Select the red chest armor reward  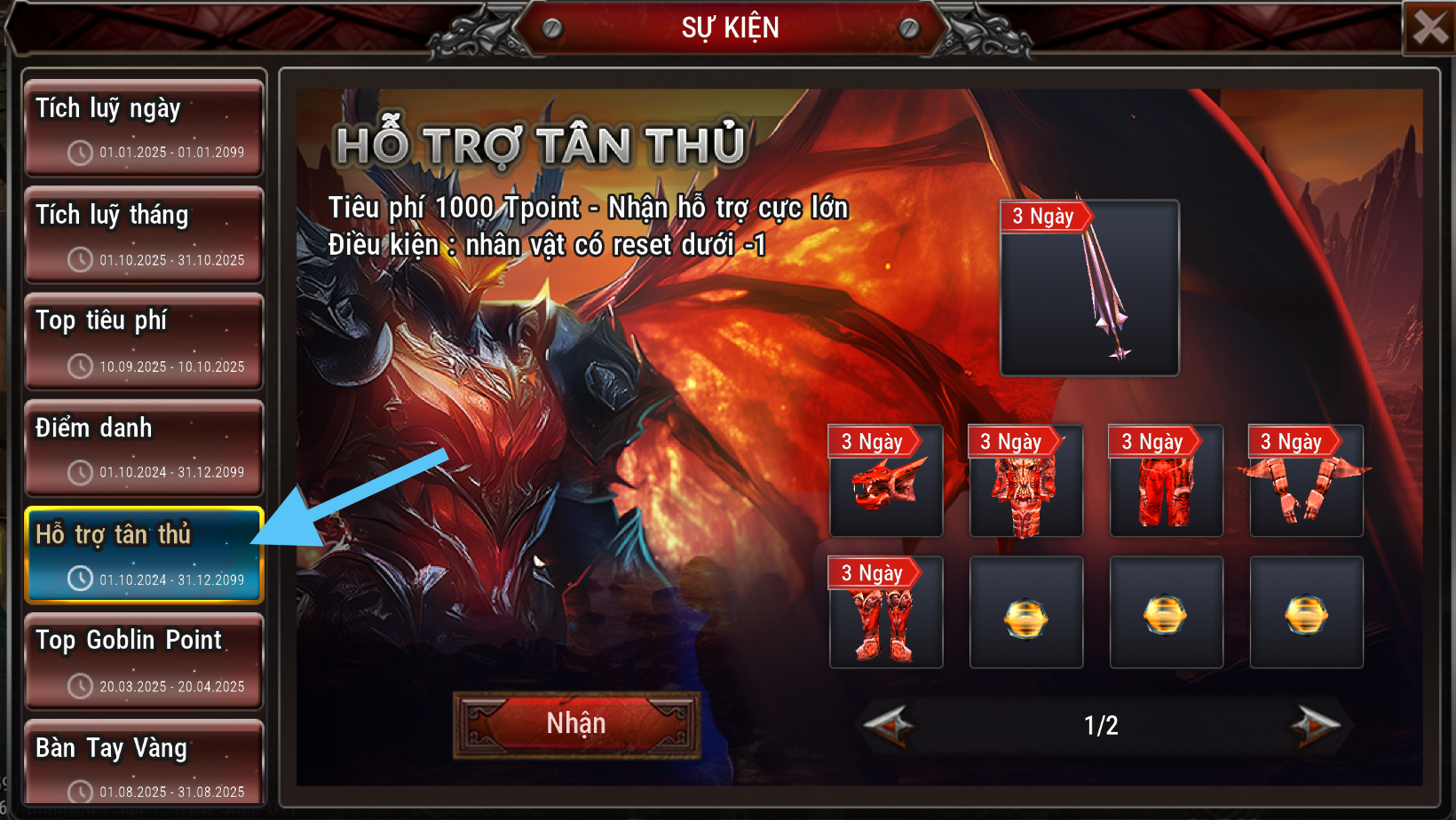(x=1025, y=481)
